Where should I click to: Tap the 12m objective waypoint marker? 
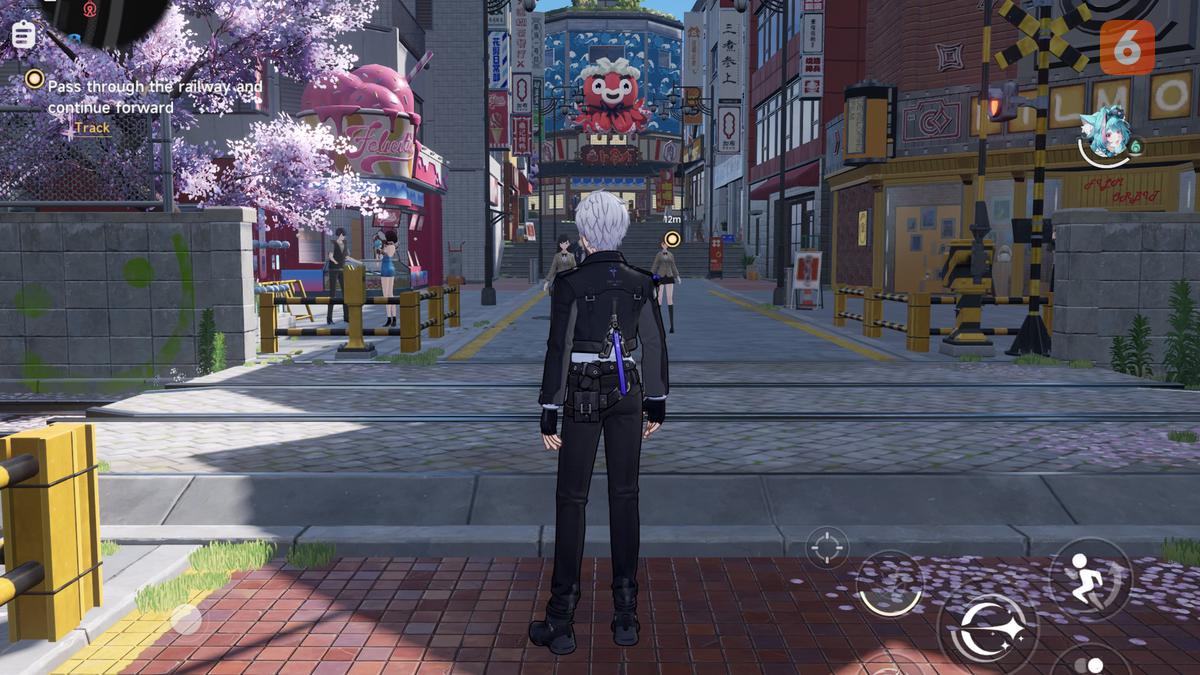tap(673, 238)
